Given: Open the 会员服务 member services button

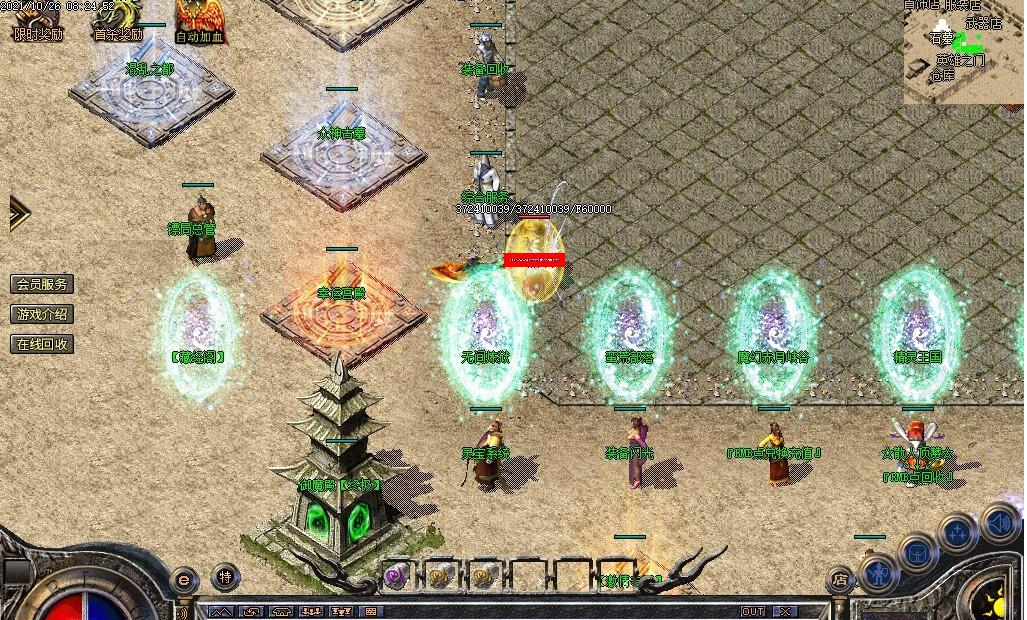Looking at the screenshot, I should (x=42, y=284).
